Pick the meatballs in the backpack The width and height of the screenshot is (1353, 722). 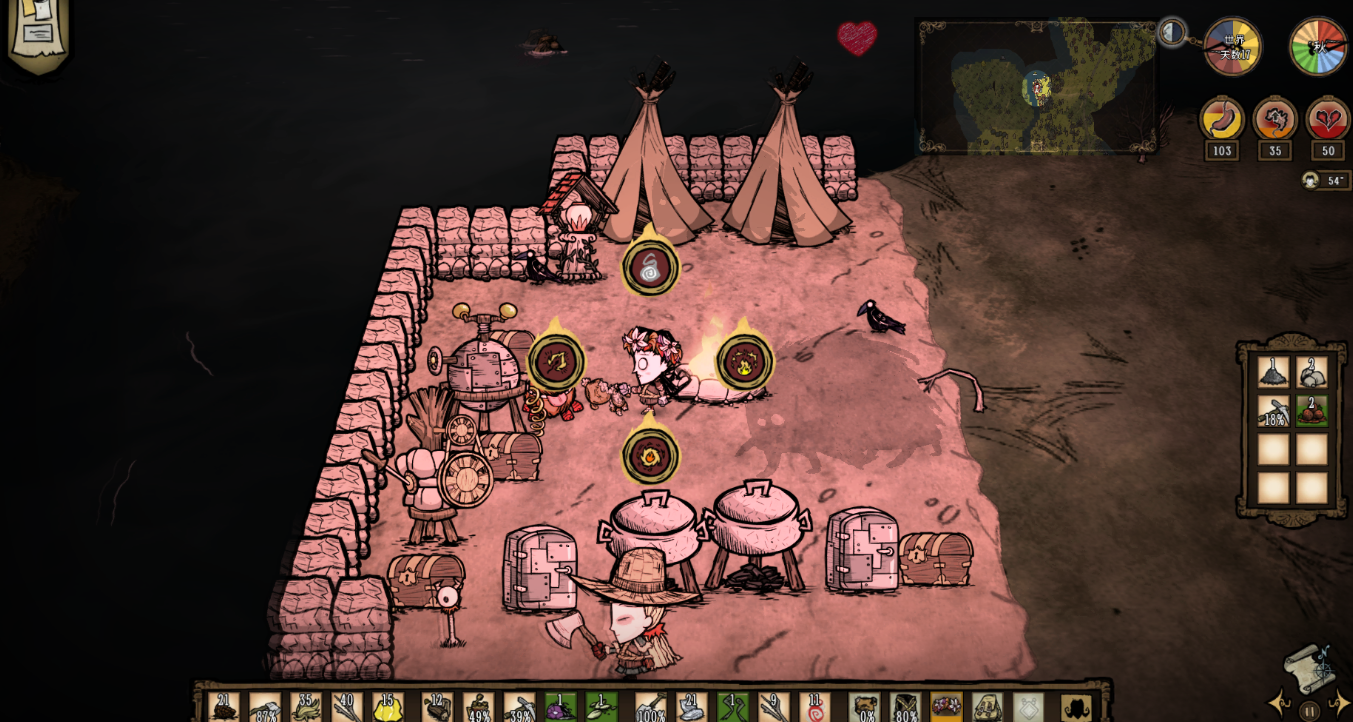tap(1311, 411)
